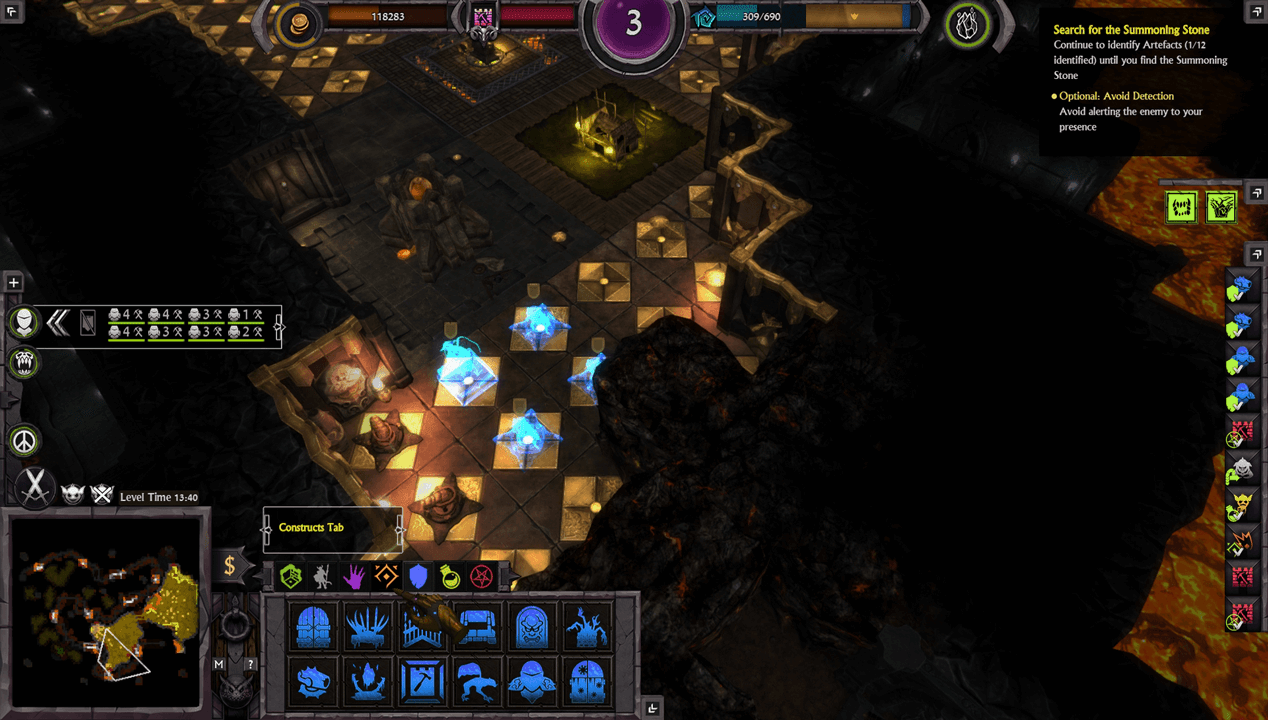Image resolution: width=1268 pixels, height=720 pixels.
Task: Select the crossed swords rally icon
Action: click(36, 488)
